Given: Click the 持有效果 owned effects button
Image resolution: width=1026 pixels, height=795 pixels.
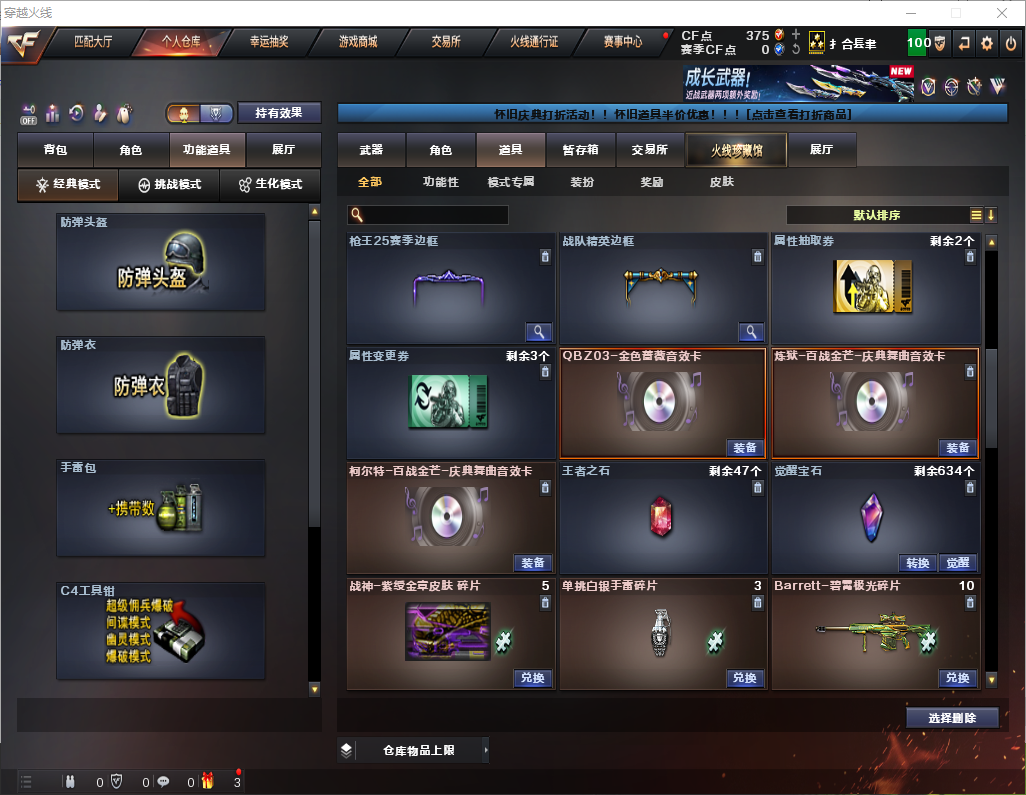Looking at the screenshot, I should click(x=279, y=113).
